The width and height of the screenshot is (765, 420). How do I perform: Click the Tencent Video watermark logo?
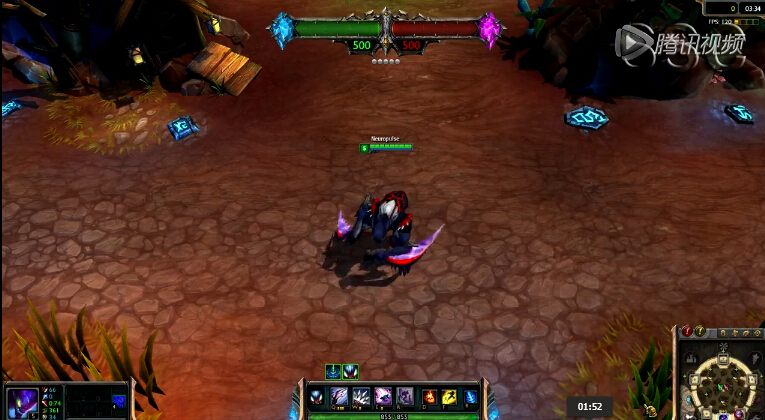(x=680, y=42)
